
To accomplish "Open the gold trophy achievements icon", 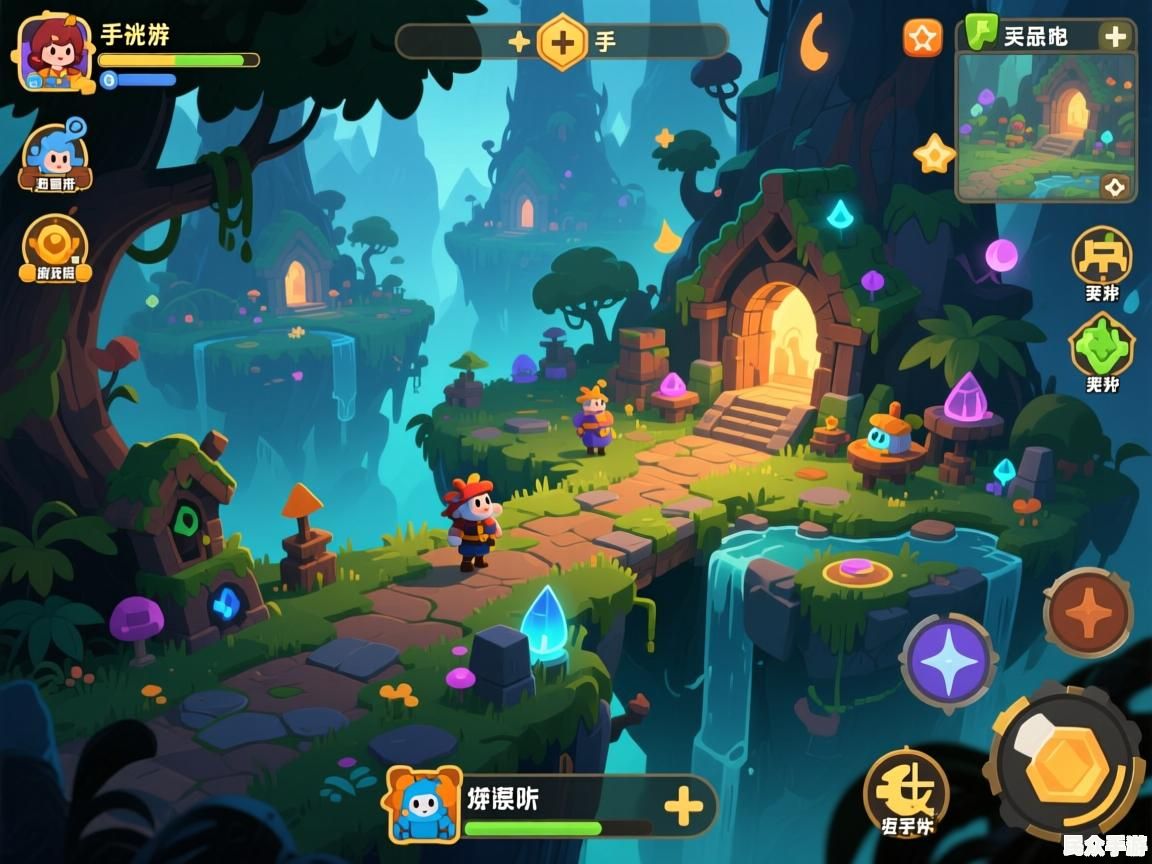I will (55, 246).
